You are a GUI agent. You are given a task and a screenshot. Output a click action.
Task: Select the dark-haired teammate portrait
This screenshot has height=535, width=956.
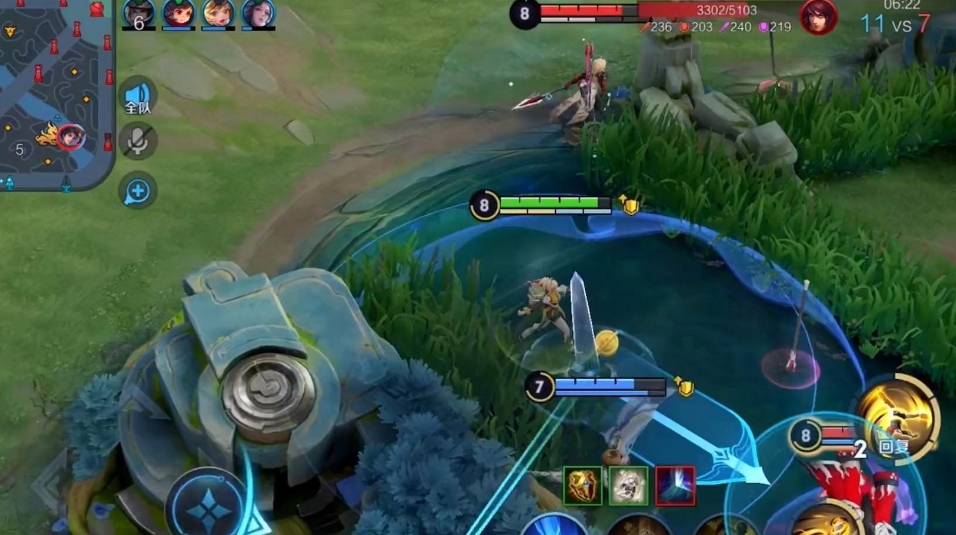click(258, 13)
